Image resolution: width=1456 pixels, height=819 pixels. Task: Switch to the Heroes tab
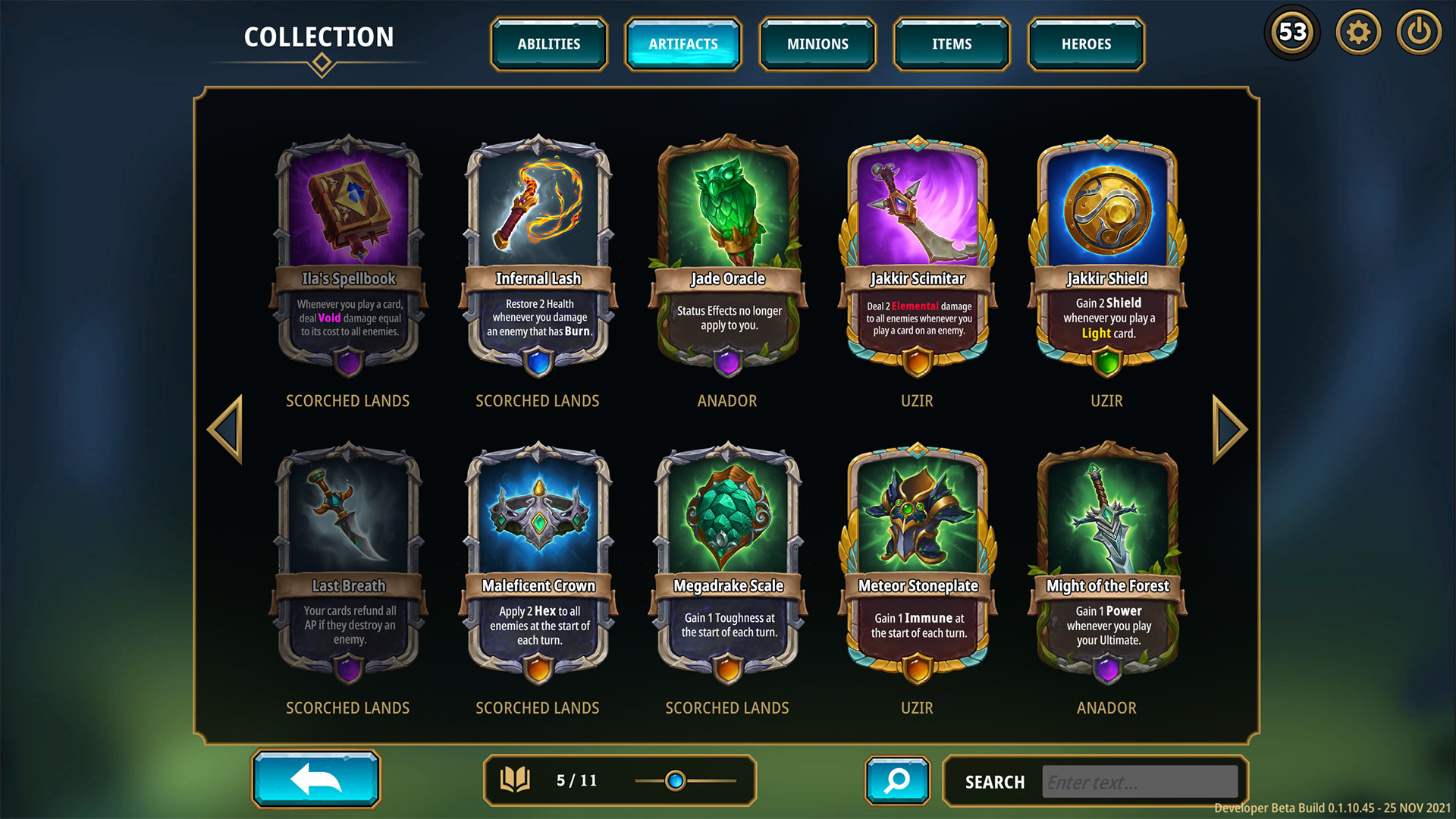pos(1086,44)
